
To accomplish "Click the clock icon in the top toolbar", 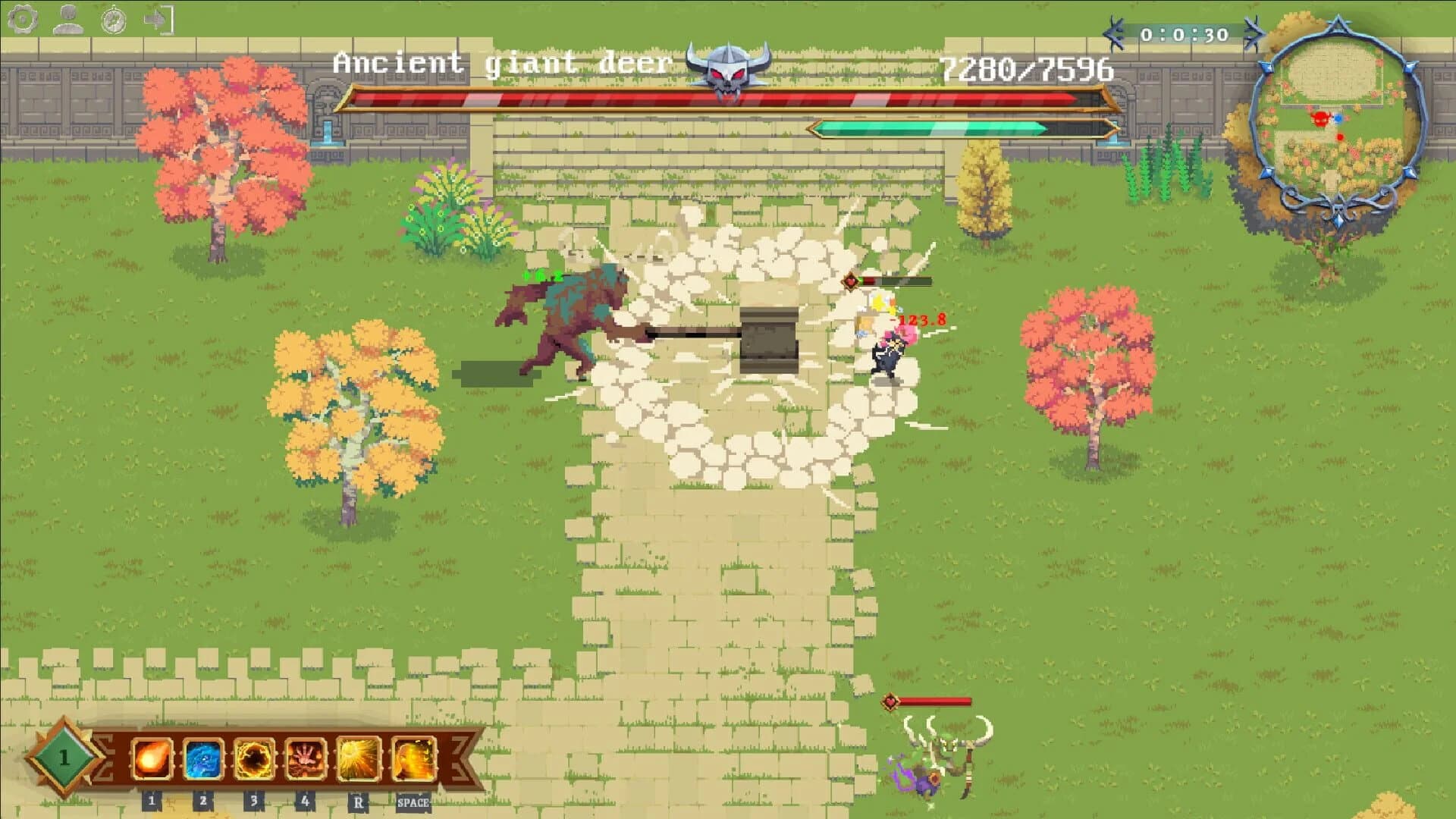I will [112, 20].
